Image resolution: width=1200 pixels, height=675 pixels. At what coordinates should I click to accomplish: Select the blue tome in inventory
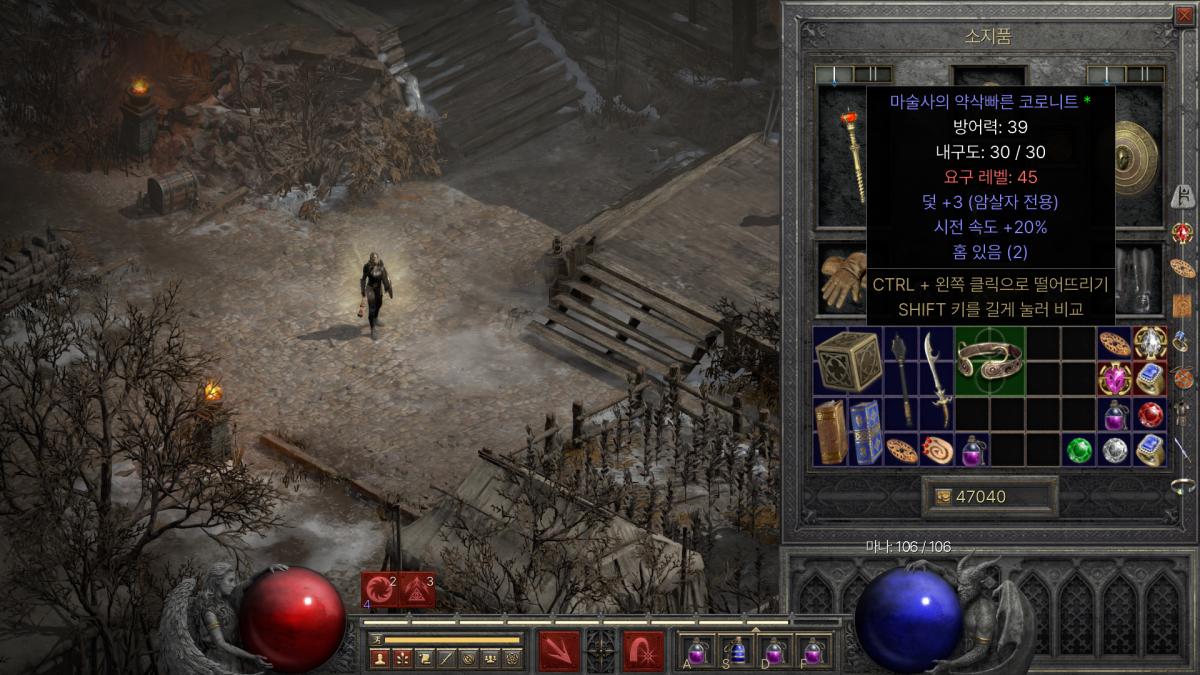866,431
